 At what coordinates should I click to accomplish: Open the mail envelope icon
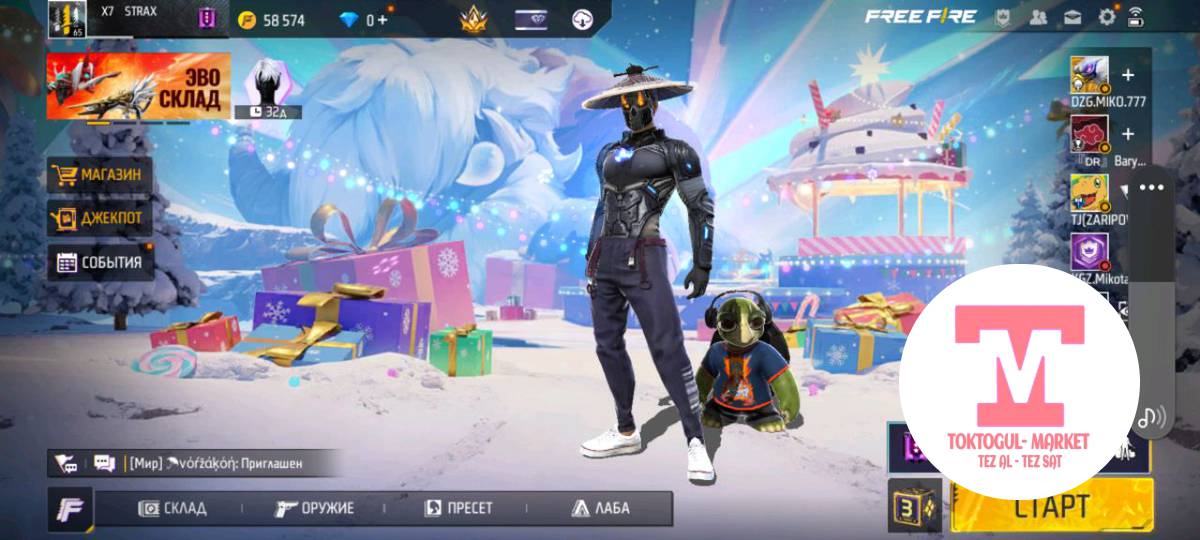point(1073,17)
